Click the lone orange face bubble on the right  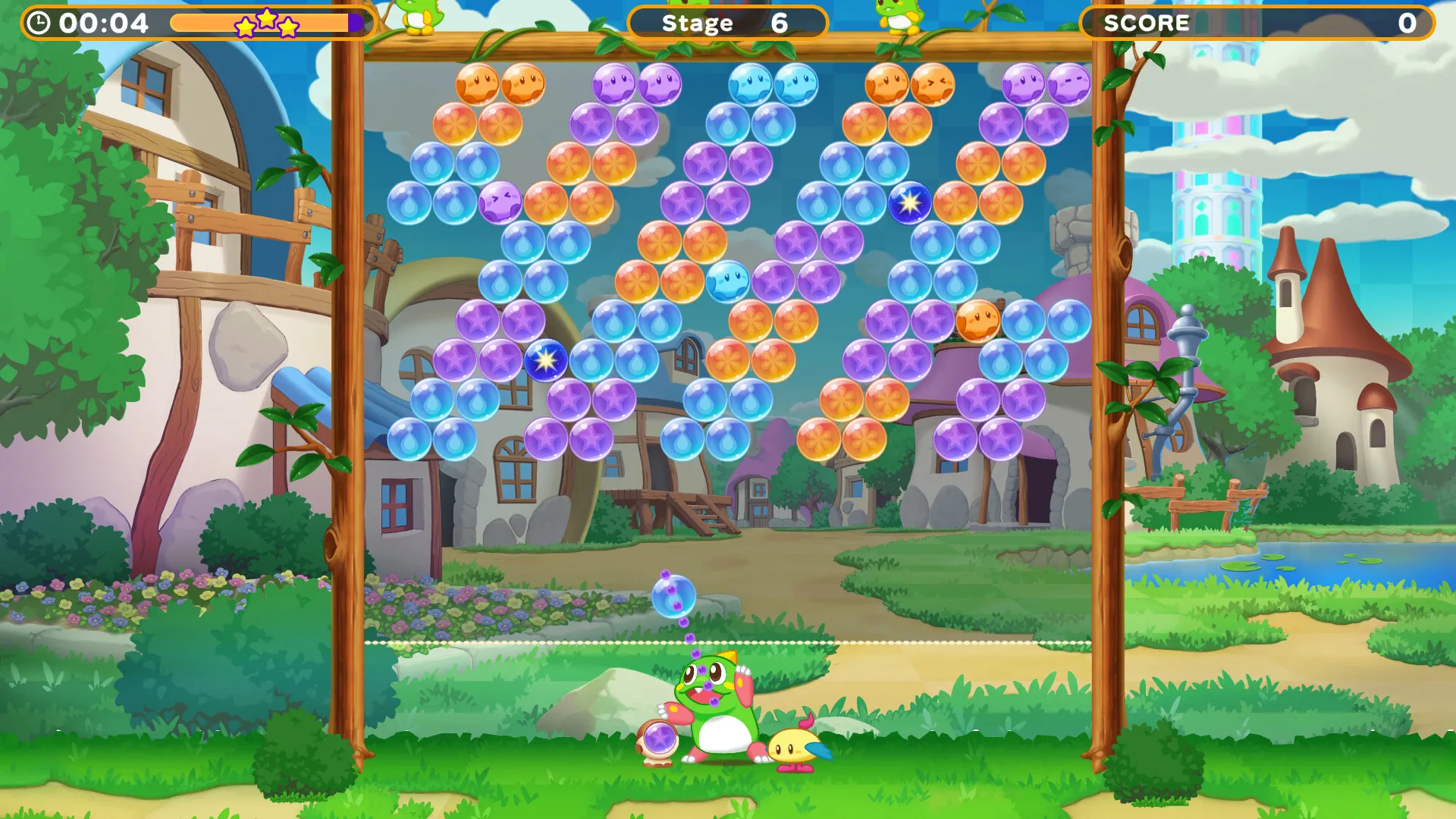[x=977, y=322]
